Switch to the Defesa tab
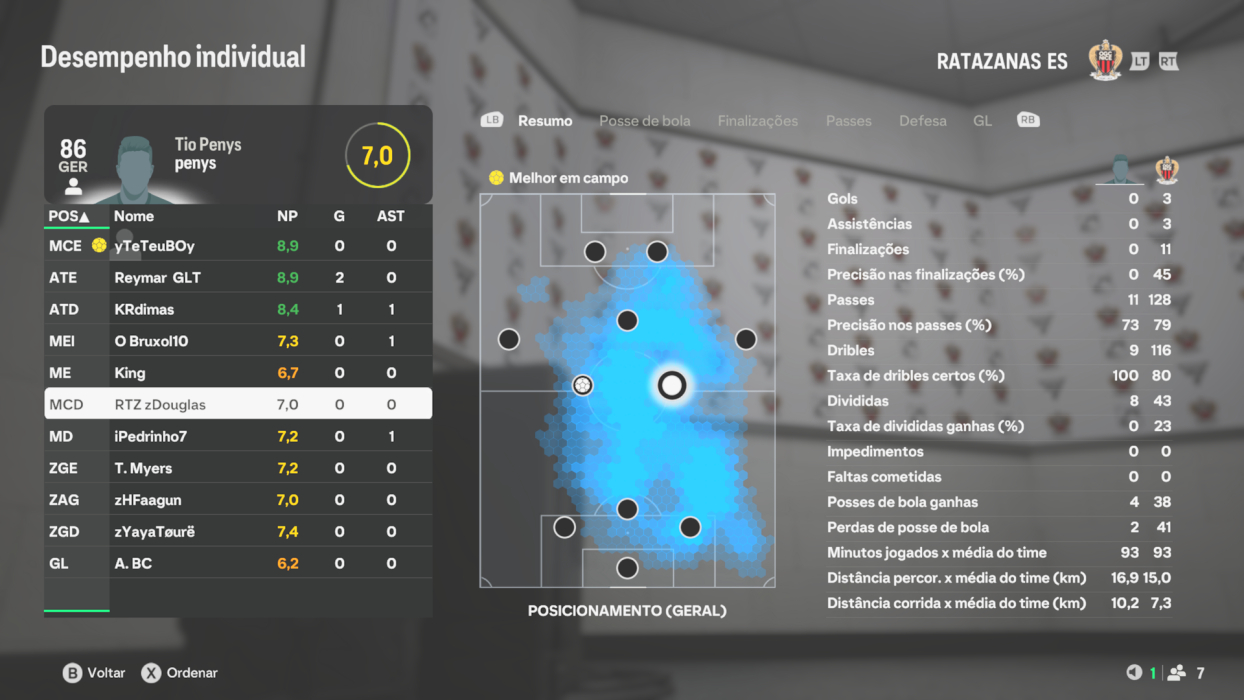 point(922,121)
